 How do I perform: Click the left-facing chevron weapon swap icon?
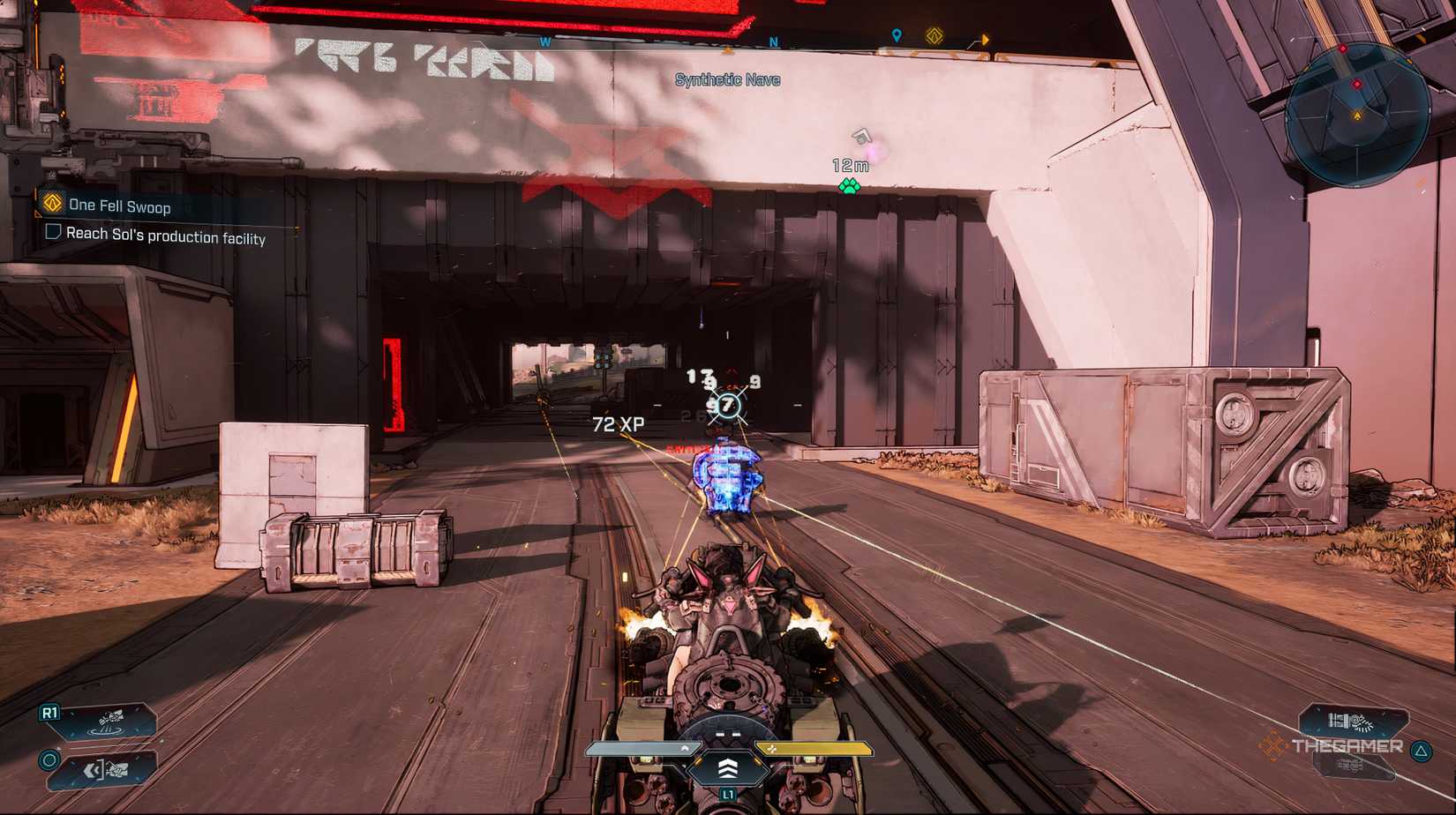(x=94, y=770)
